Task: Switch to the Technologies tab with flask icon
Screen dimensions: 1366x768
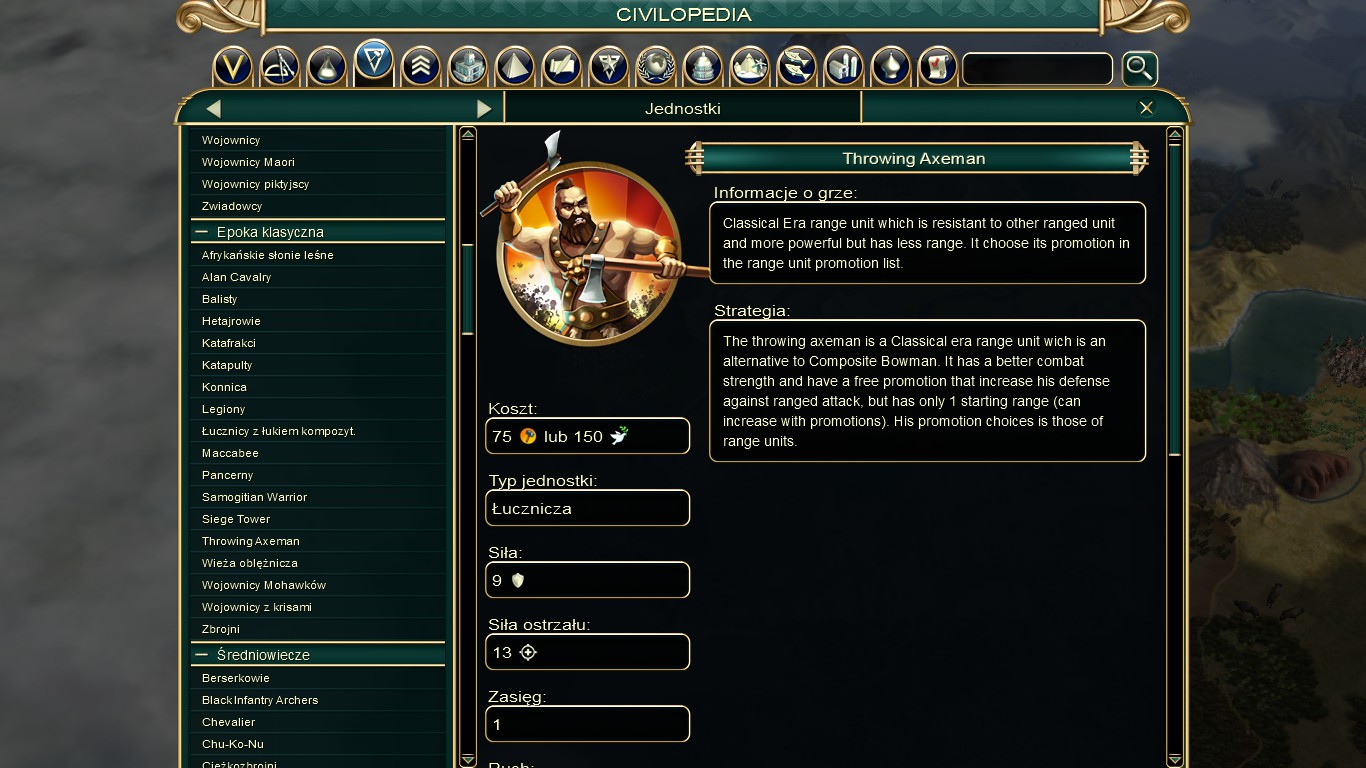Action: [x=327, y=67]
